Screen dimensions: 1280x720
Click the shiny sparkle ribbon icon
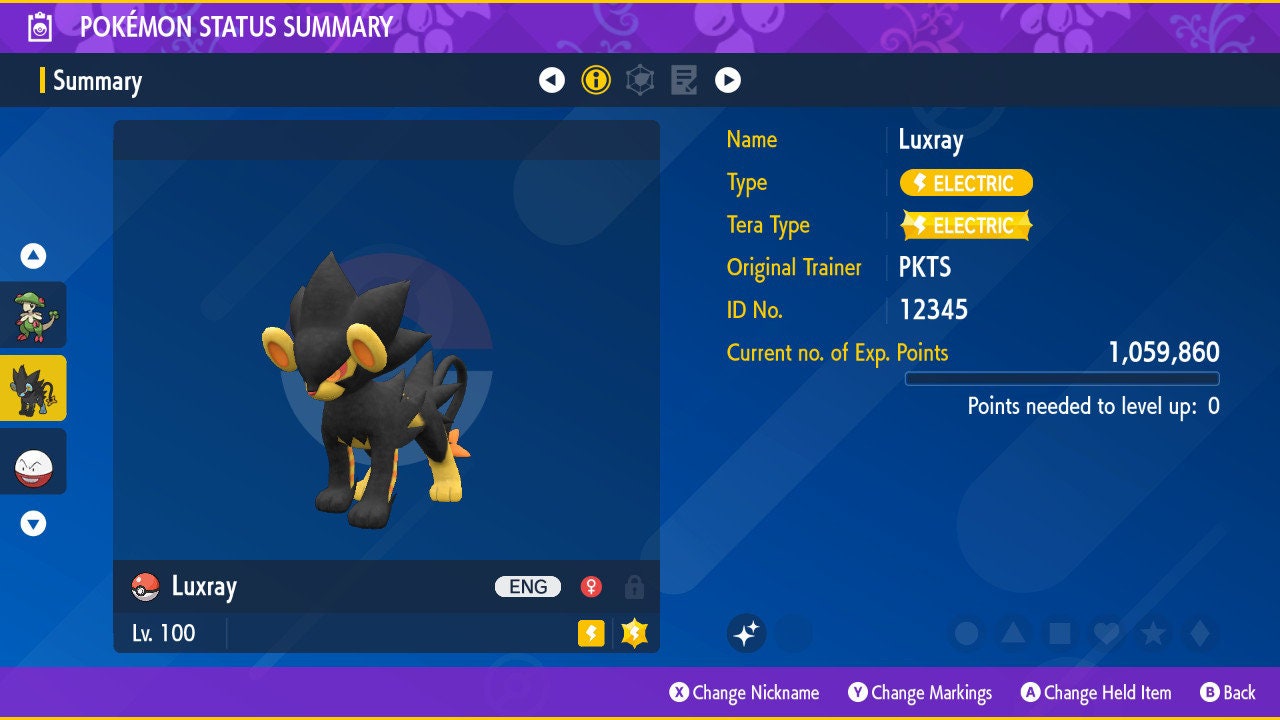(x=746, y=633)
